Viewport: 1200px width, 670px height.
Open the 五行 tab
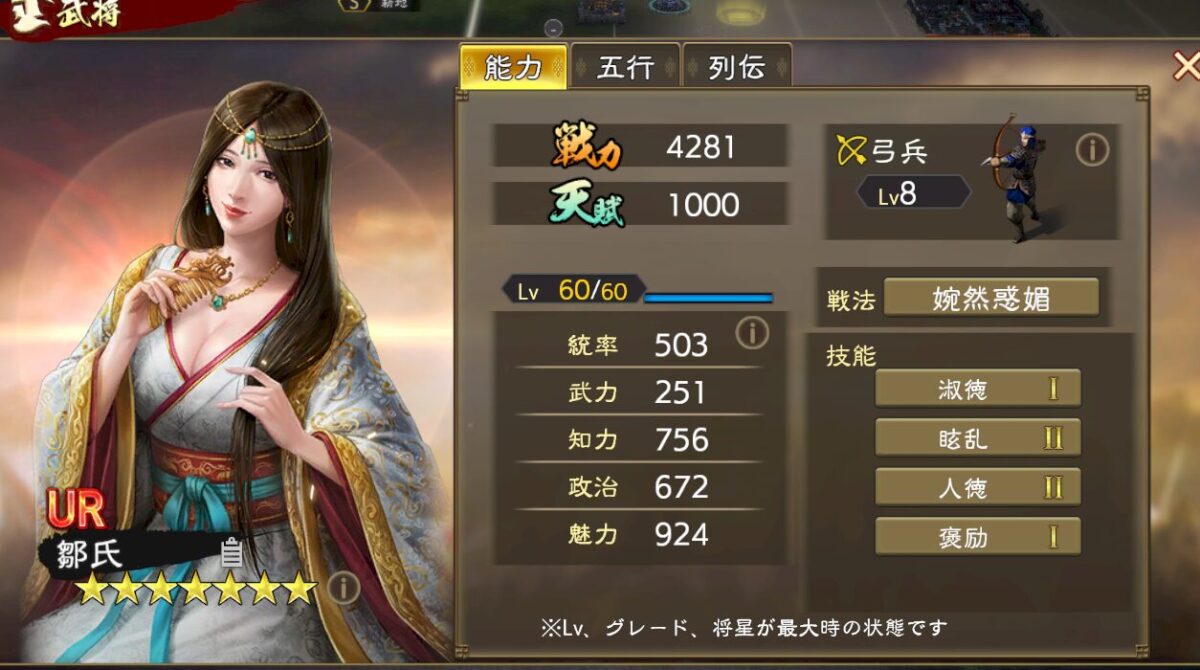pos(626,67)
